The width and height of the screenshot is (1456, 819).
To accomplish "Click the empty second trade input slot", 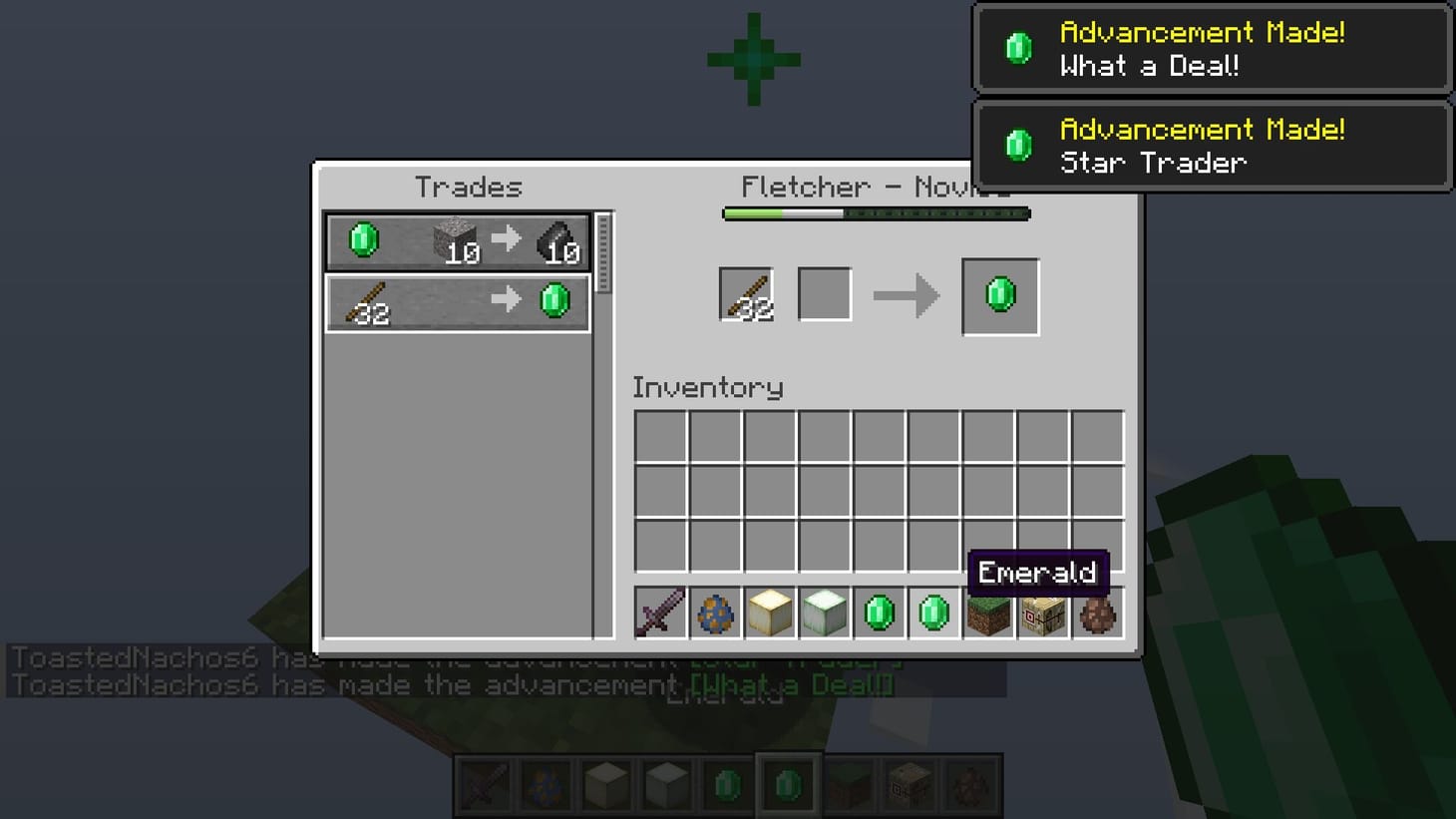I will (x=824, y=292).
